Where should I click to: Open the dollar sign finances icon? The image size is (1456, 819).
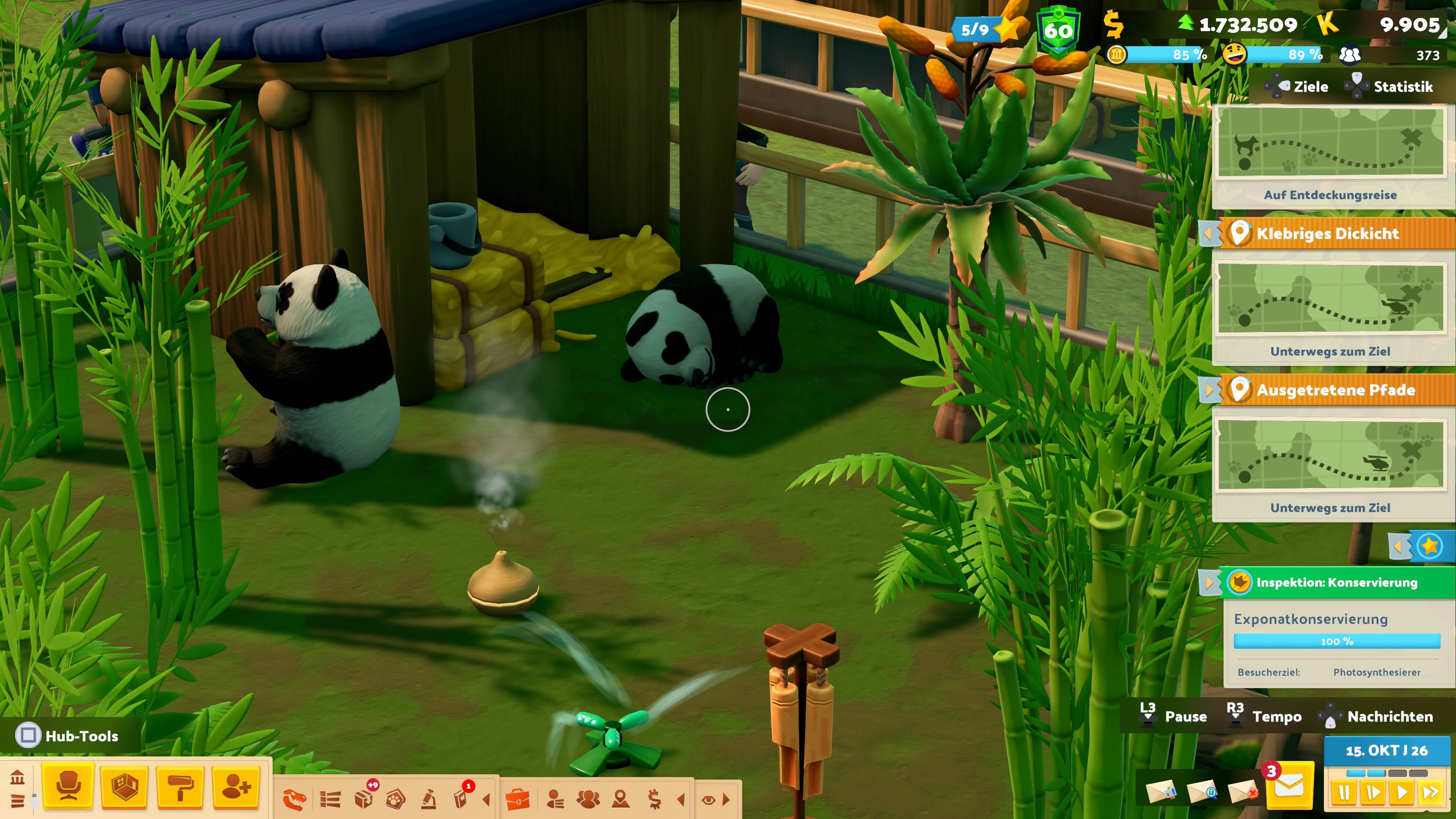[654, 799]
